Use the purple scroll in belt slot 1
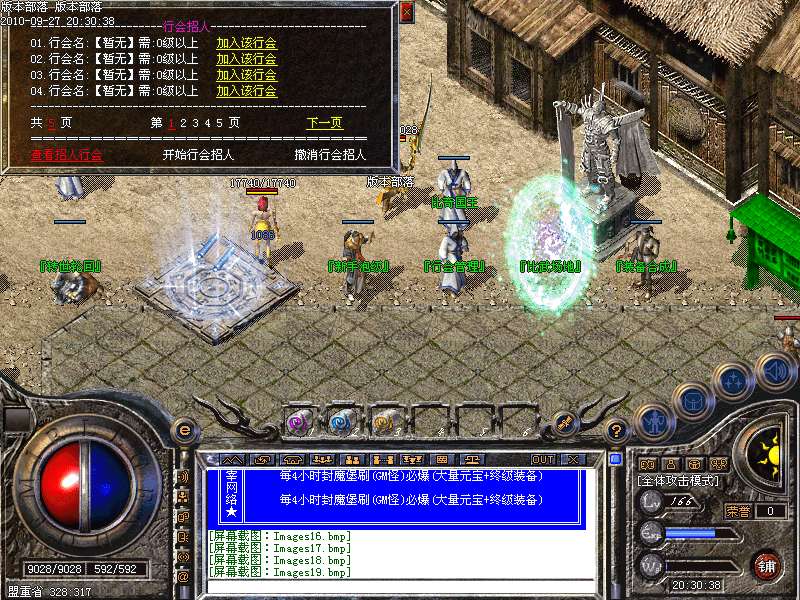The height and width of the screenshot is (600, 800). [298, 422]
